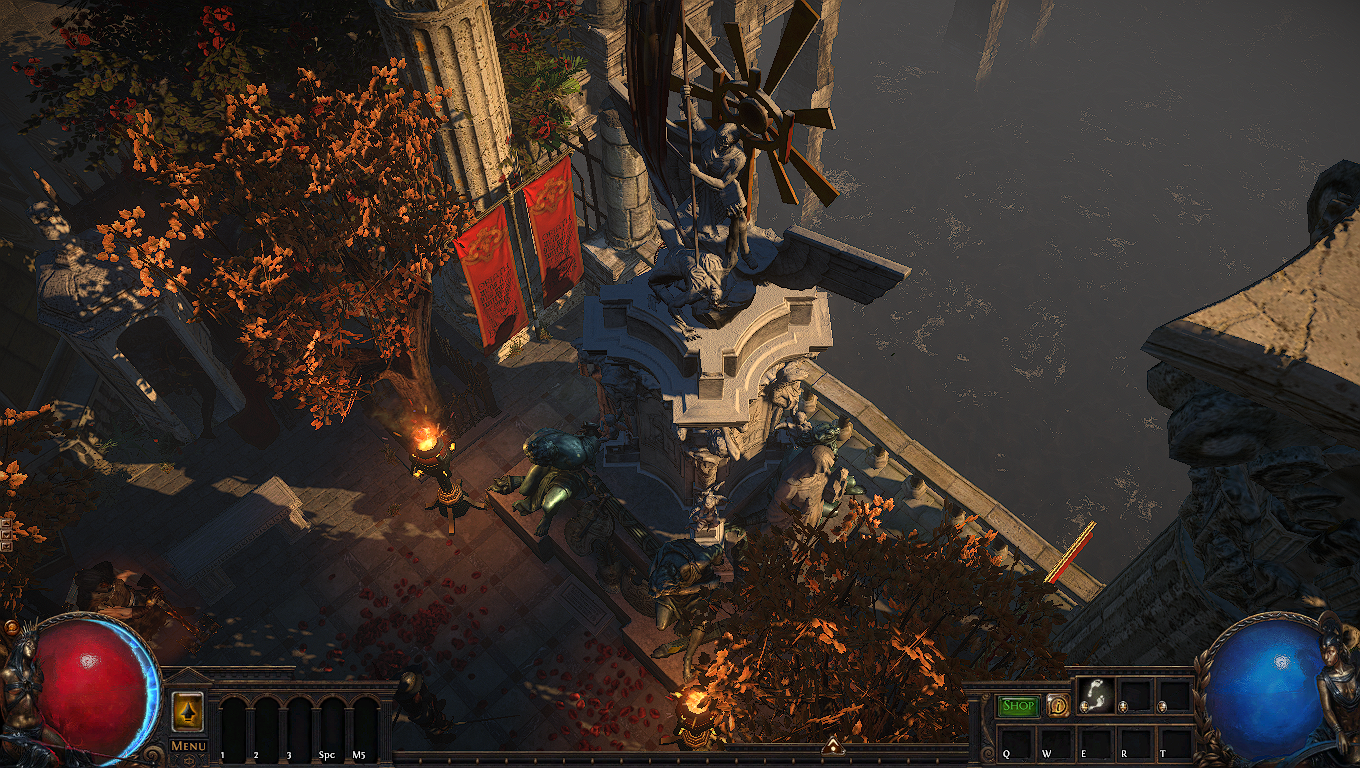Screen dimensions: 1360x768
Task: Click the gold level-up arrow button
Action: coord(187,709)
